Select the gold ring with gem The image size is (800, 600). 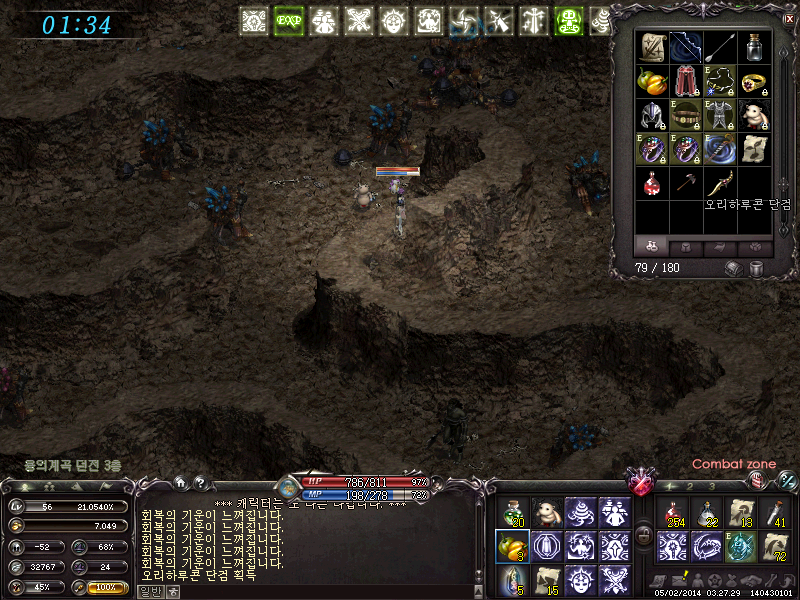[755, 82]
